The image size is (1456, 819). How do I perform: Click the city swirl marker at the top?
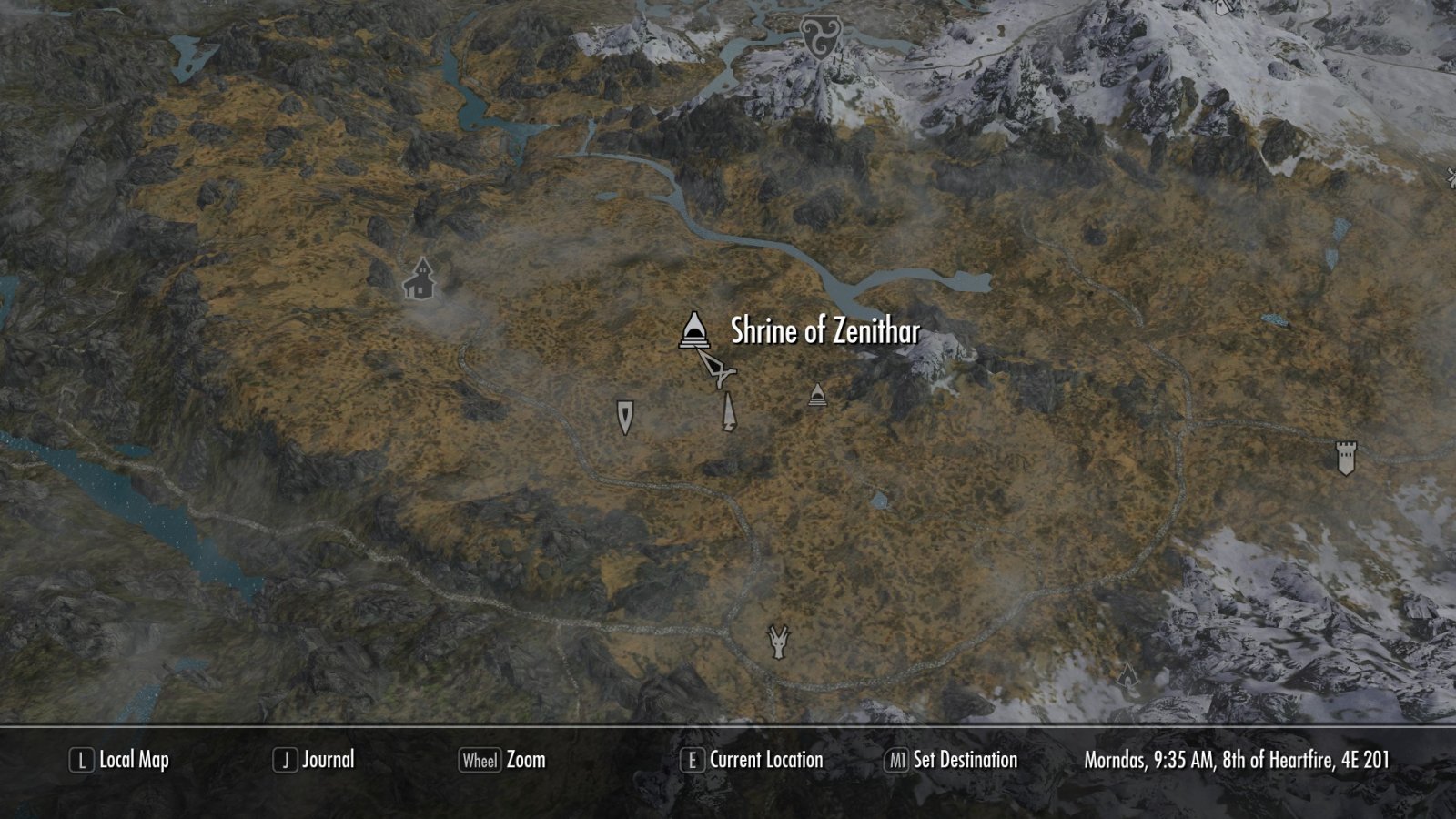(819, 33)
